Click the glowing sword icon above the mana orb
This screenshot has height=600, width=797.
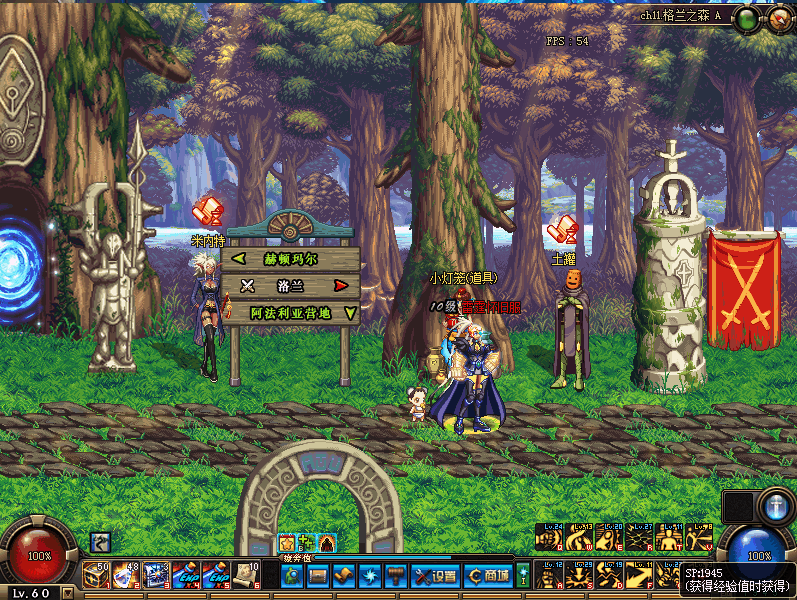[775, 505]
